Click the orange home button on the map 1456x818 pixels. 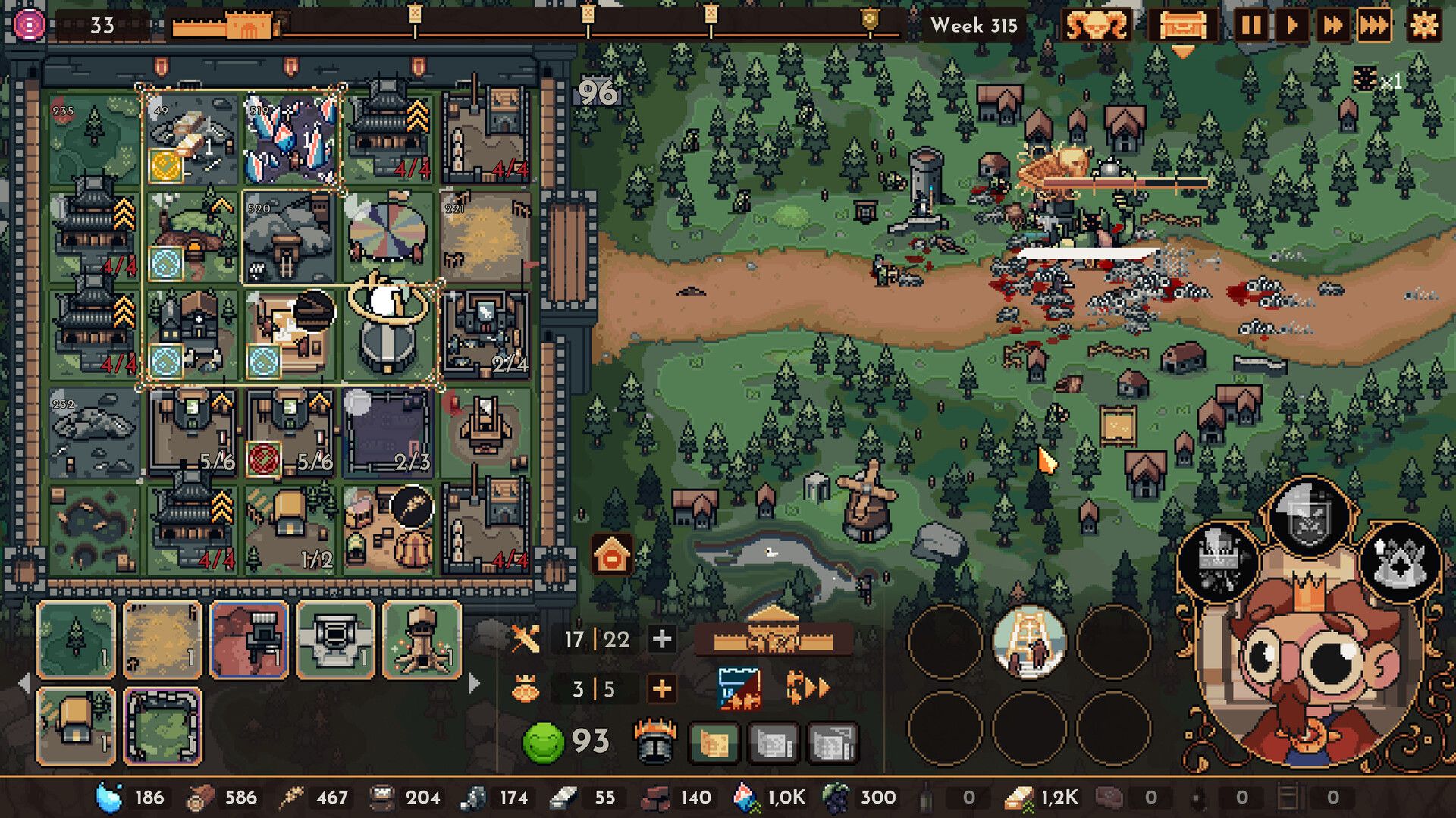pos(613,554)
